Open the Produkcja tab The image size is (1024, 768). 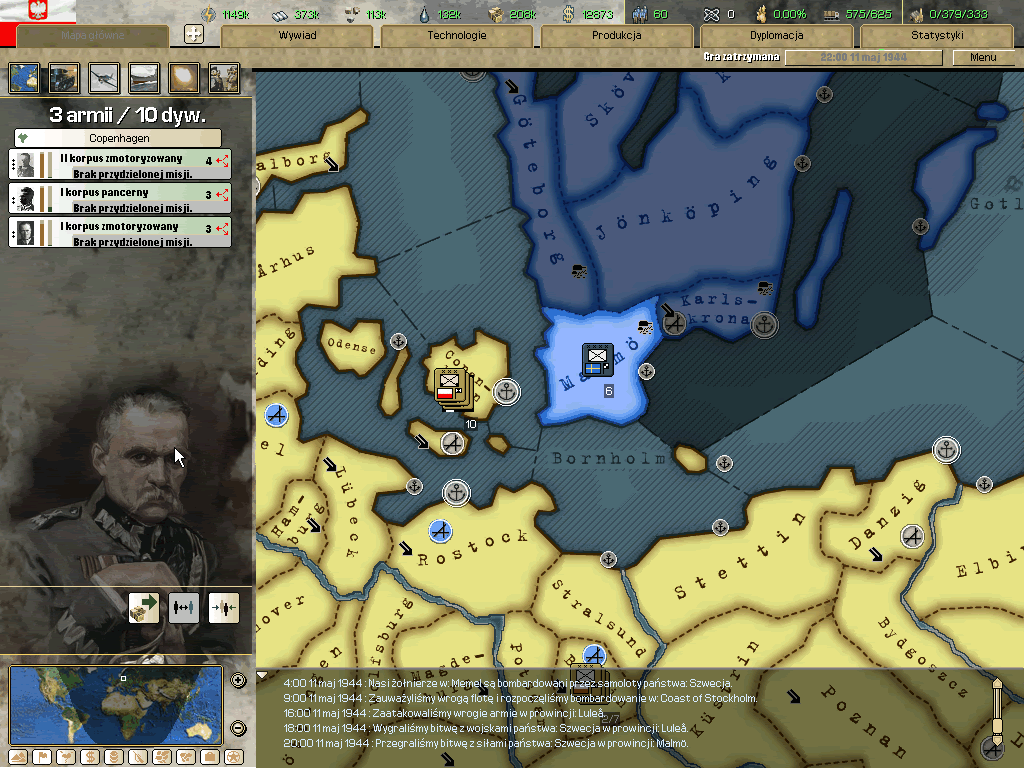tap(616, 35)
